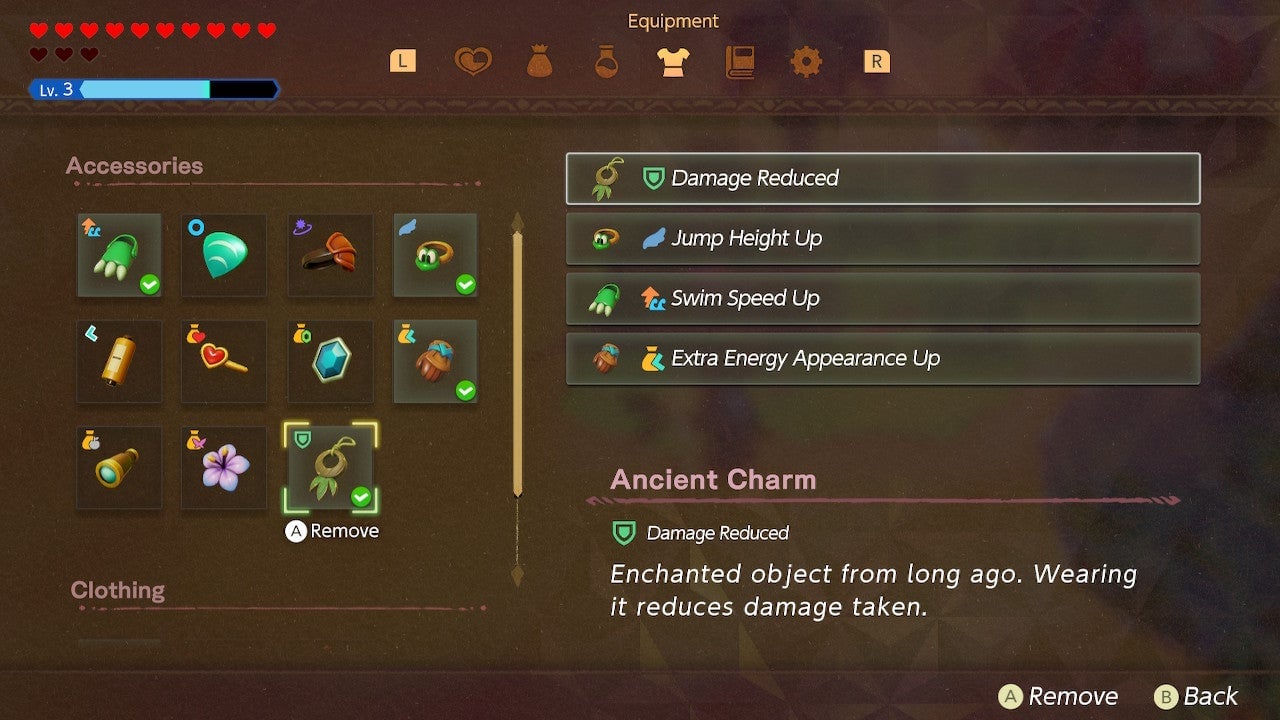
Task: Open the gear settings tab icon
Action: pyautogui.click(x=806, y=61)
